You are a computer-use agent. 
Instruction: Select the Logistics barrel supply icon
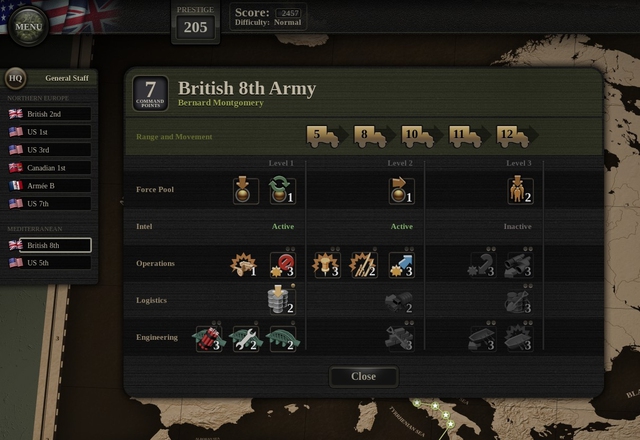[282, 301]
